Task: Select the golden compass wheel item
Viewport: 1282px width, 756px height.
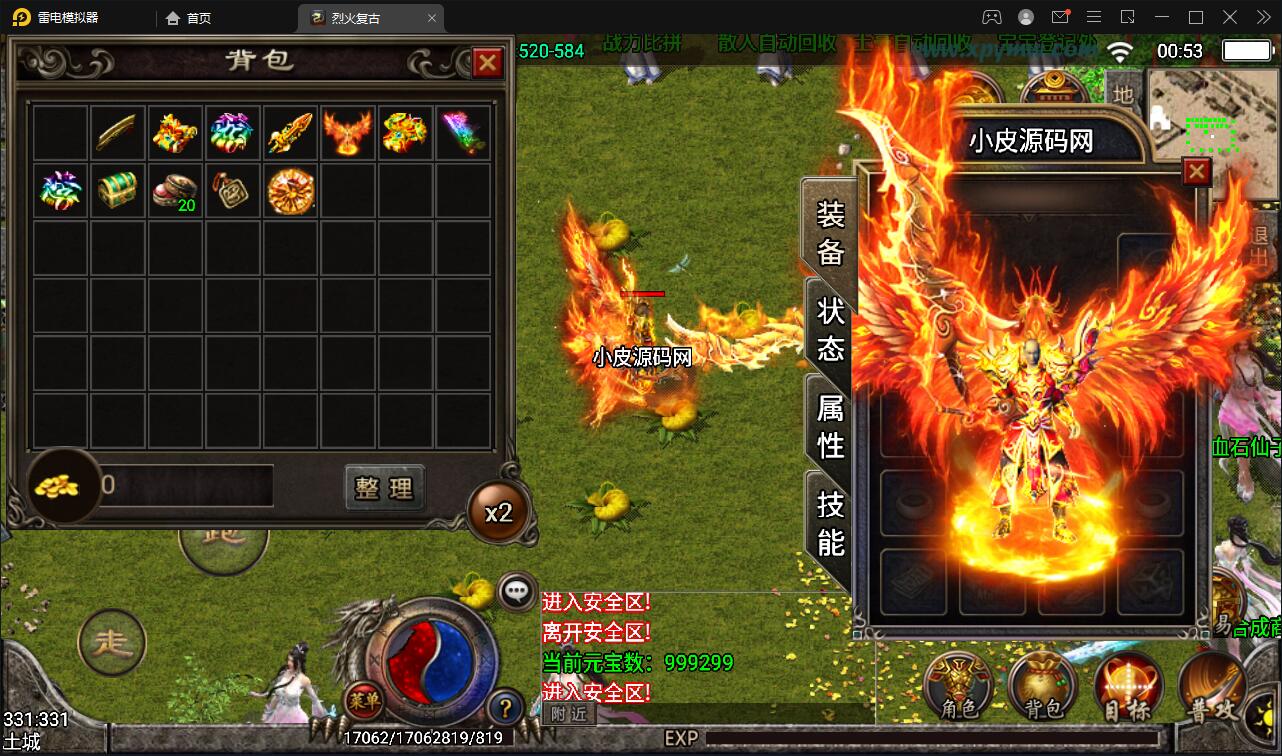Action: tap(290, 191)
